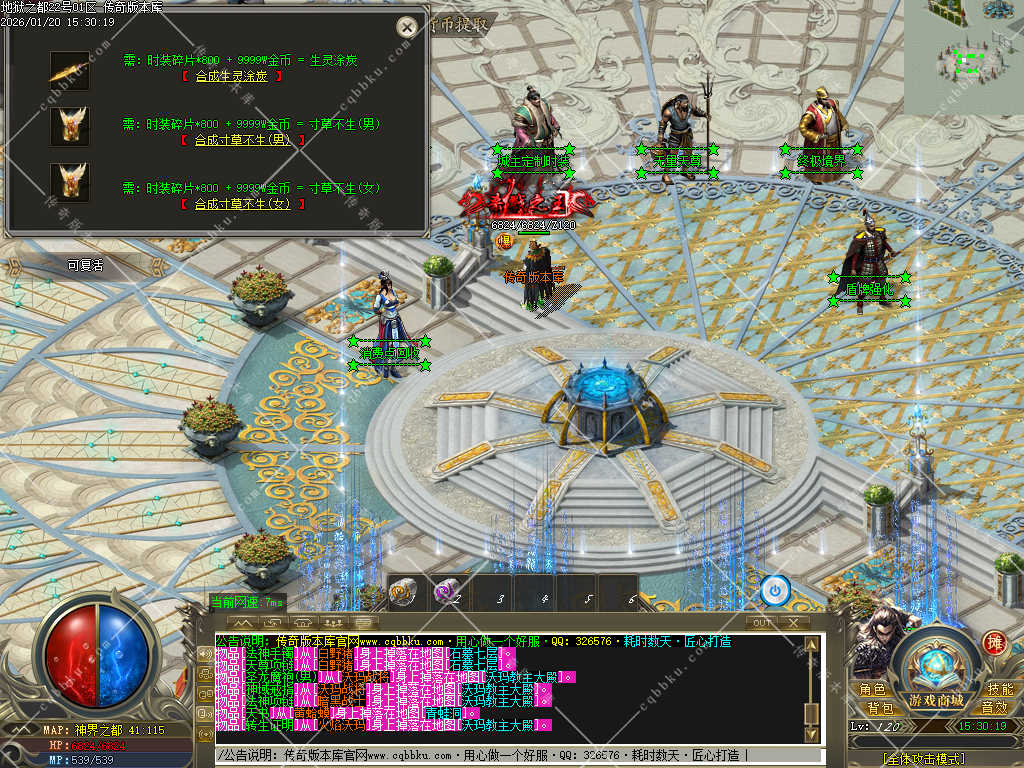Close the fashion crafting dialog
Viewport: 1024px width, 768px height.
(406, 27)
